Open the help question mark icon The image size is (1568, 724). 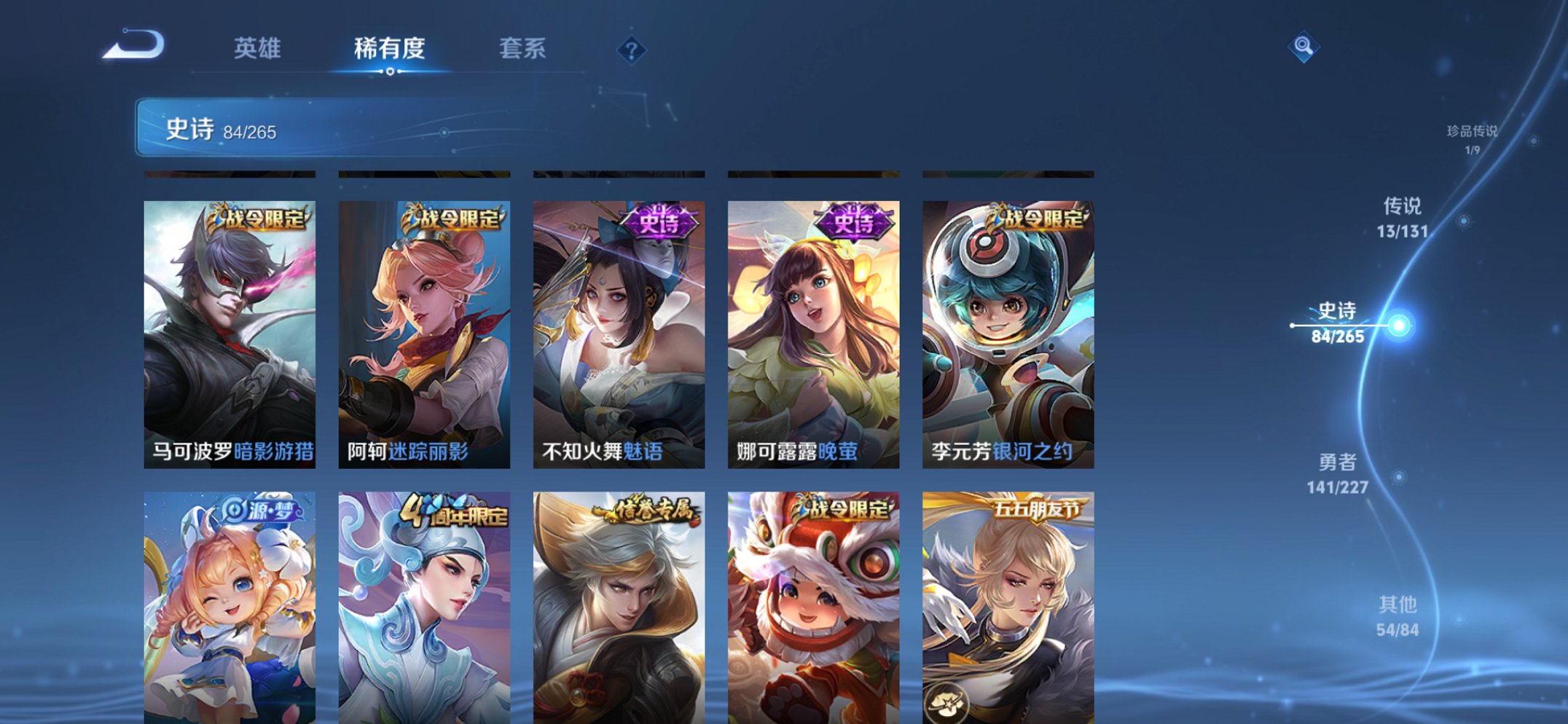[x=632, y=50]
